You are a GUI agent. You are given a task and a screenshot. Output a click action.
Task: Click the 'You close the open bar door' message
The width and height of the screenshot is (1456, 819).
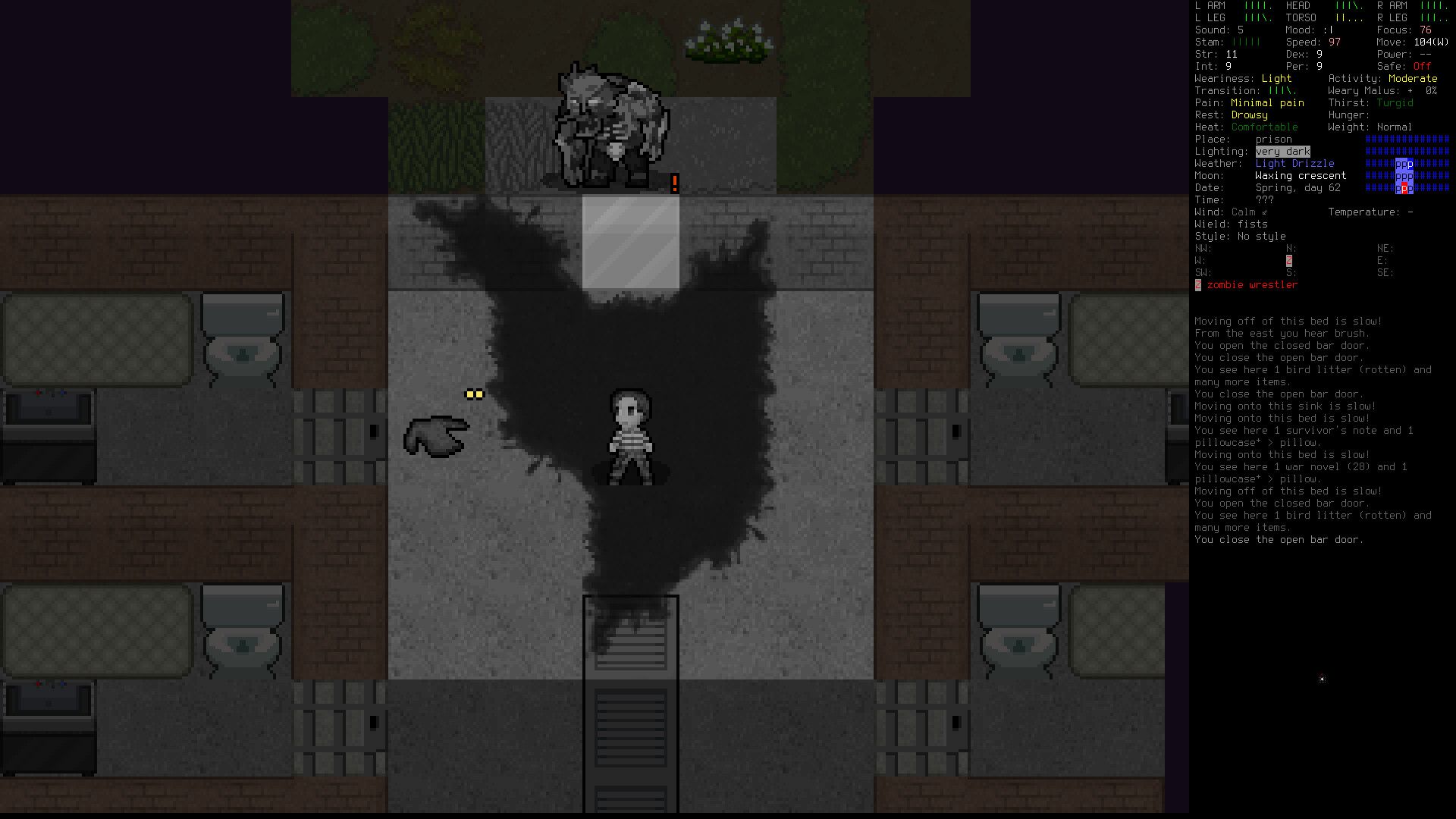(1279, 539)
